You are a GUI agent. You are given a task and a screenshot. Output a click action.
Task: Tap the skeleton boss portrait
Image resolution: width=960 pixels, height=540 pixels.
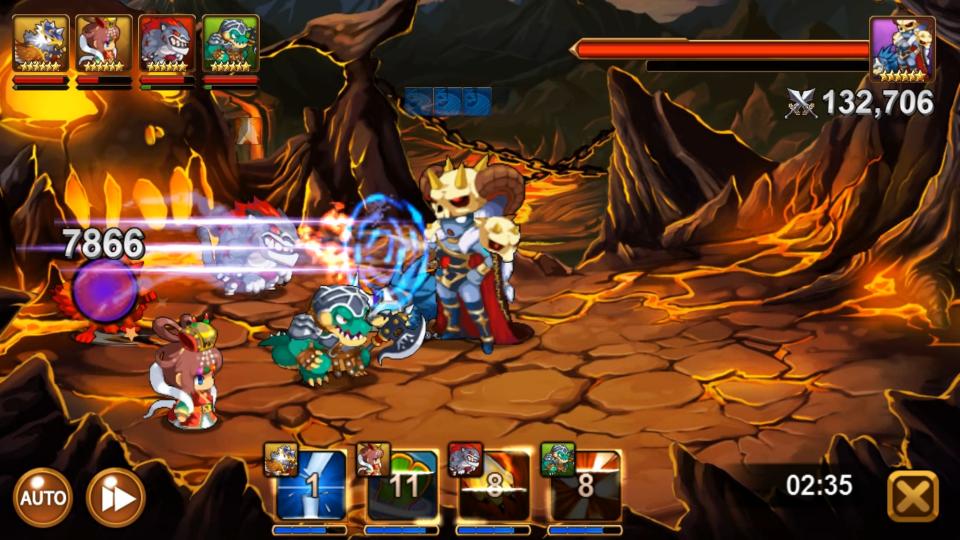[902, 48]
